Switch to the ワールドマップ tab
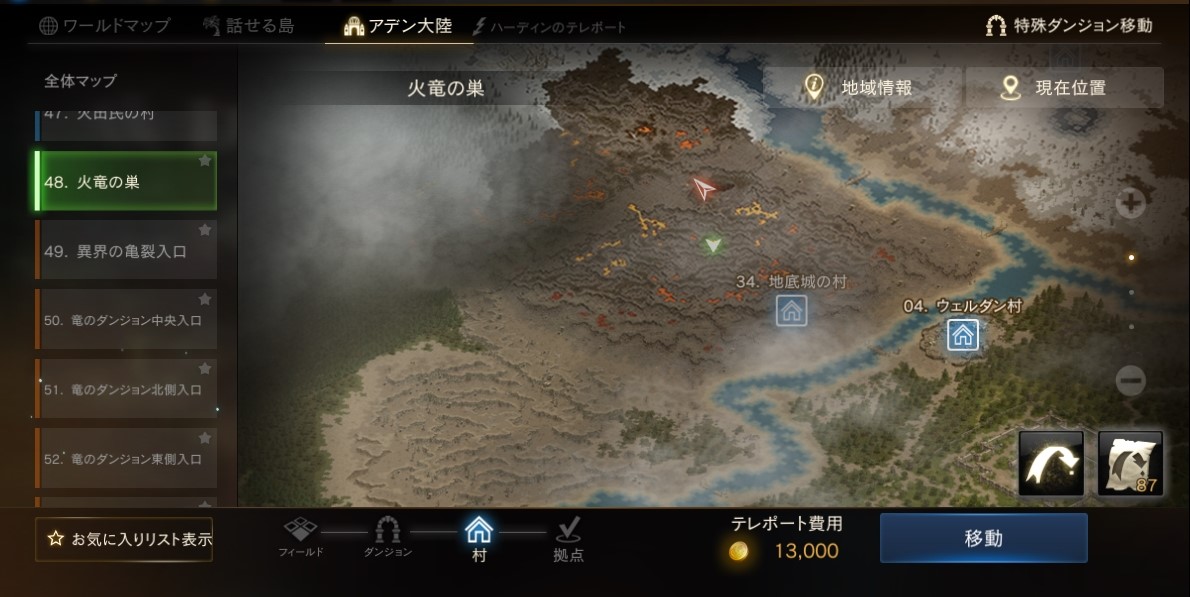 105,26
